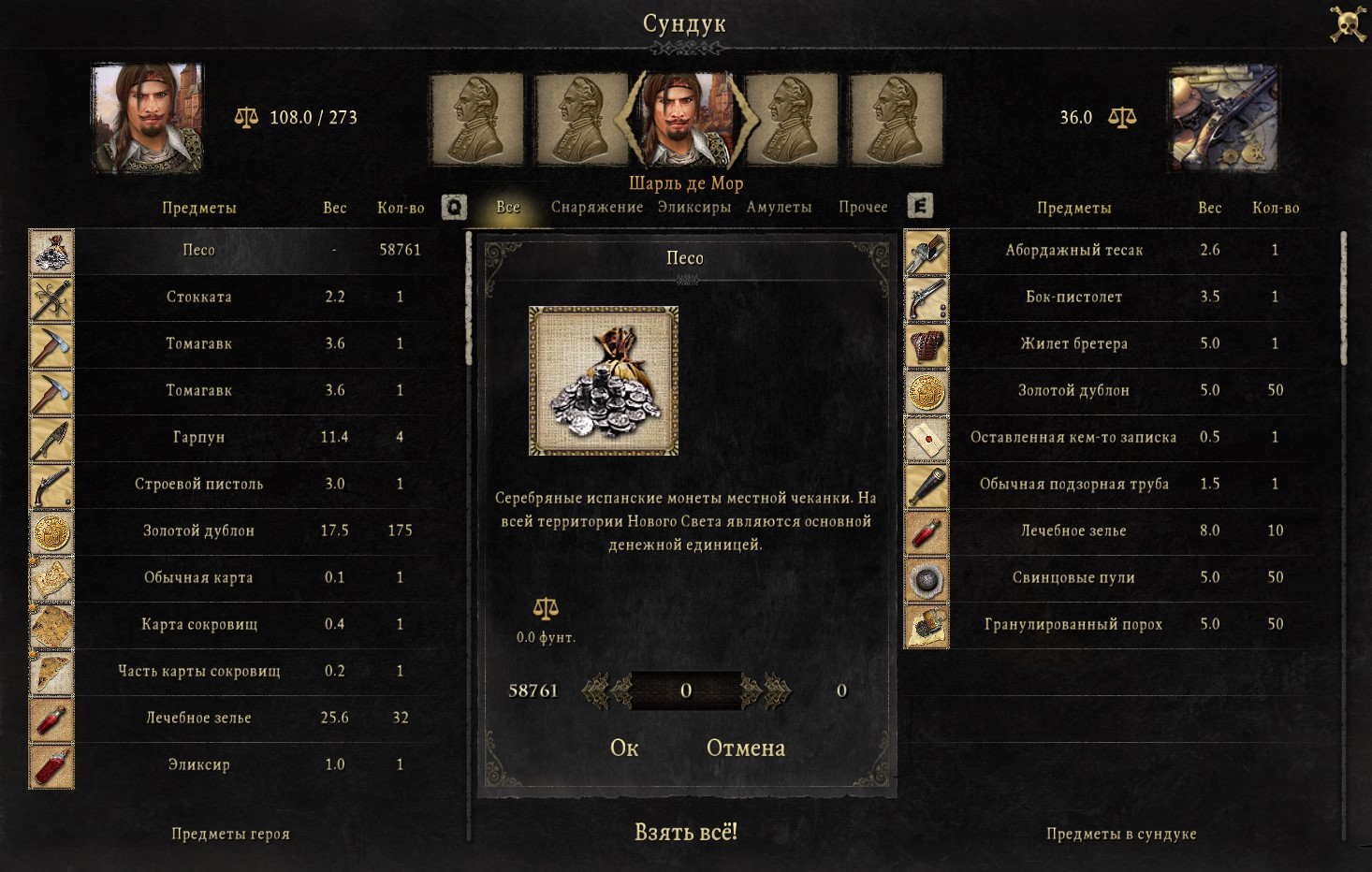Image resolution: width=1372 pixels, height=872 pixels.
Task: Select the Все items tab
Action: point(508,207)
